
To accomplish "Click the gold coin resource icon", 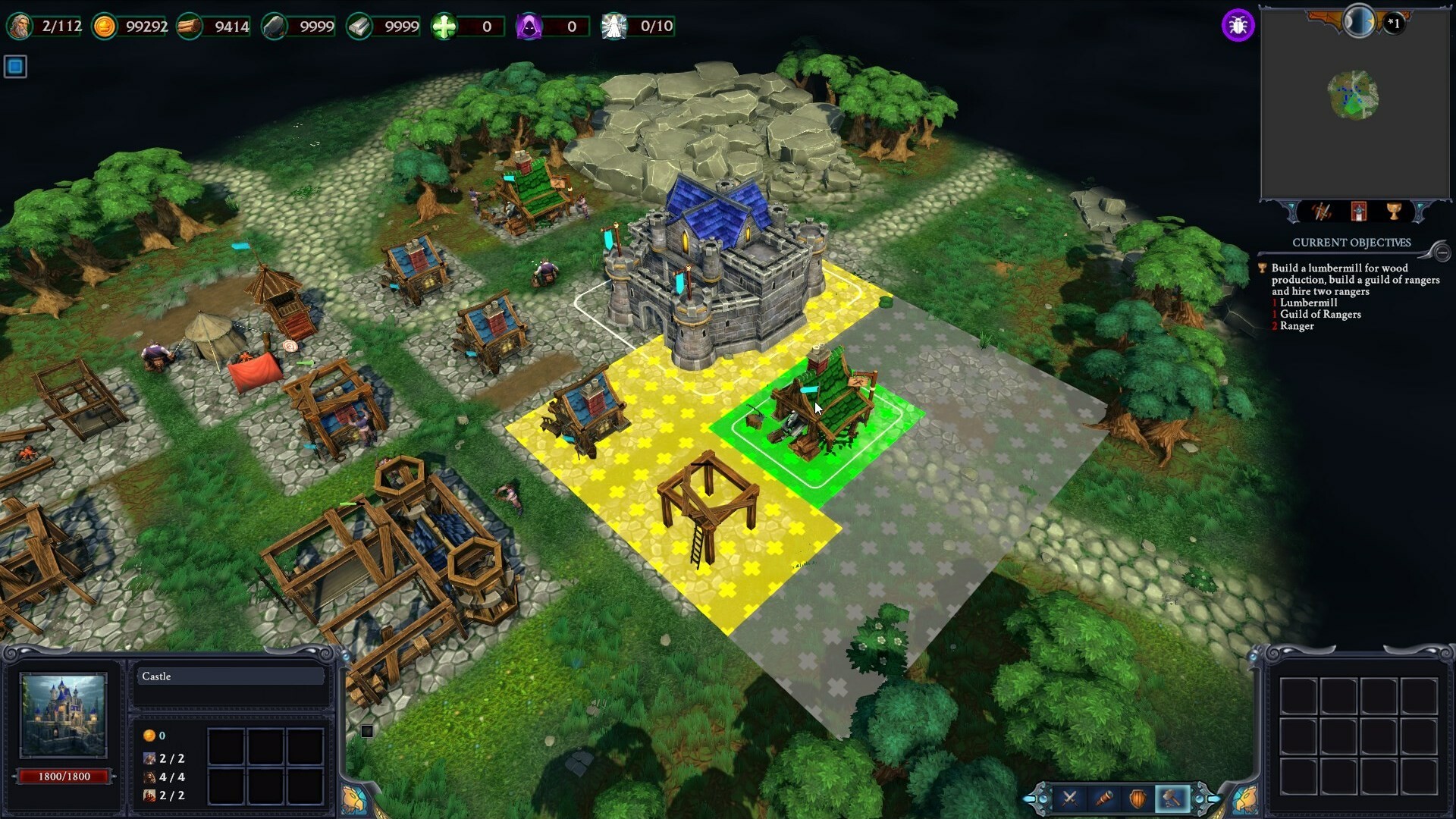I will coord(105,27).
